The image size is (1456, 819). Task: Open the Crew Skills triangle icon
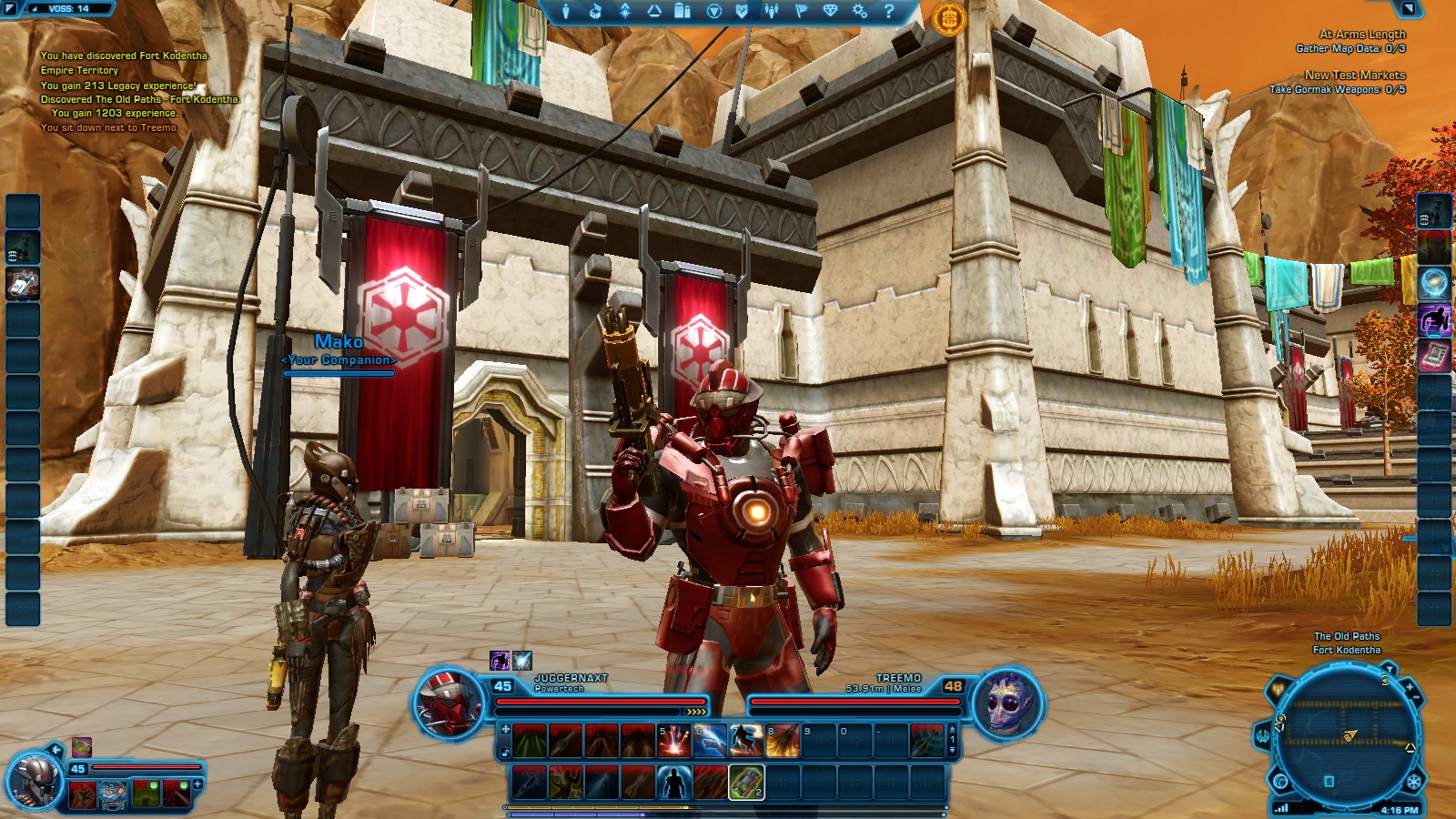653,12
